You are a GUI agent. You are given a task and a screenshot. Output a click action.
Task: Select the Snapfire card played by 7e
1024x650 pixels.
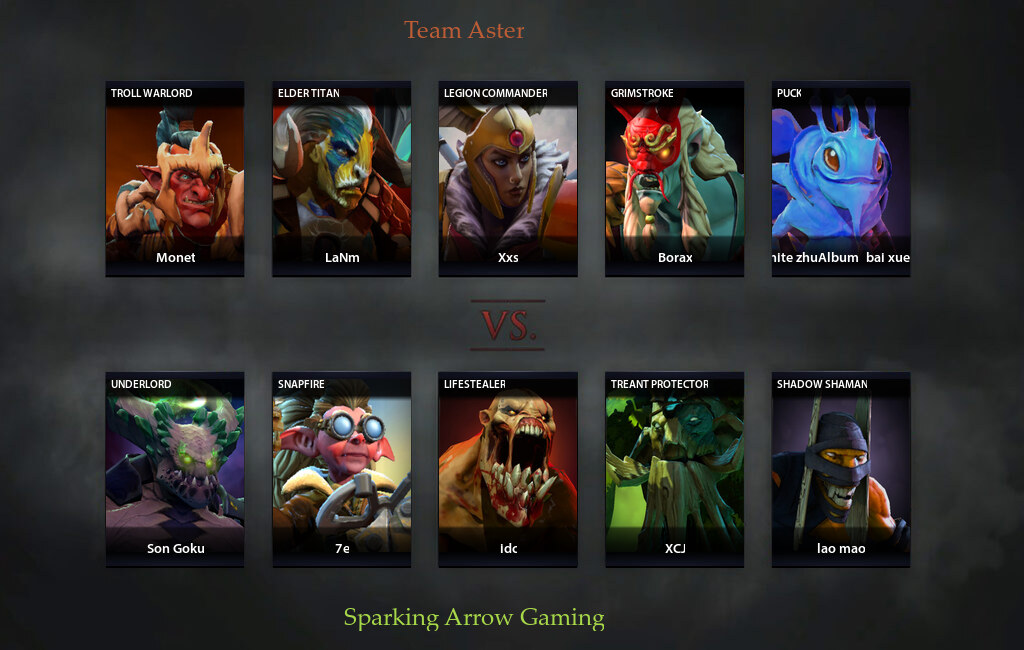(x=342, y=469)
